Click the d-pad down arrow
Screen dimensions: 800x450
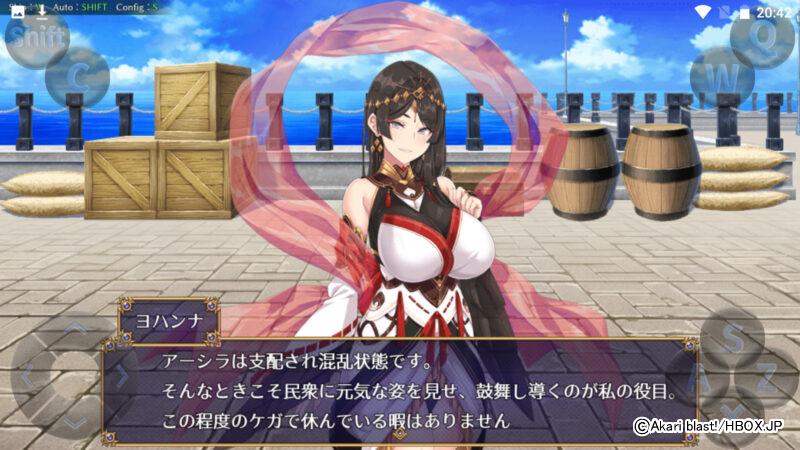click(x=75, y=422)
